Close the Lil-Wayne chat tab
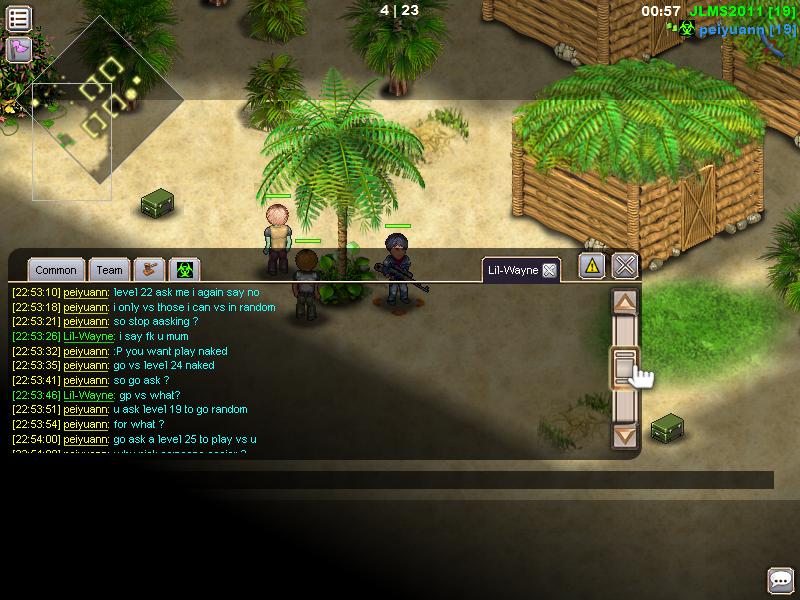Image resolution: width=800 pixels, height=600 pixels. [x=549, y=270]
